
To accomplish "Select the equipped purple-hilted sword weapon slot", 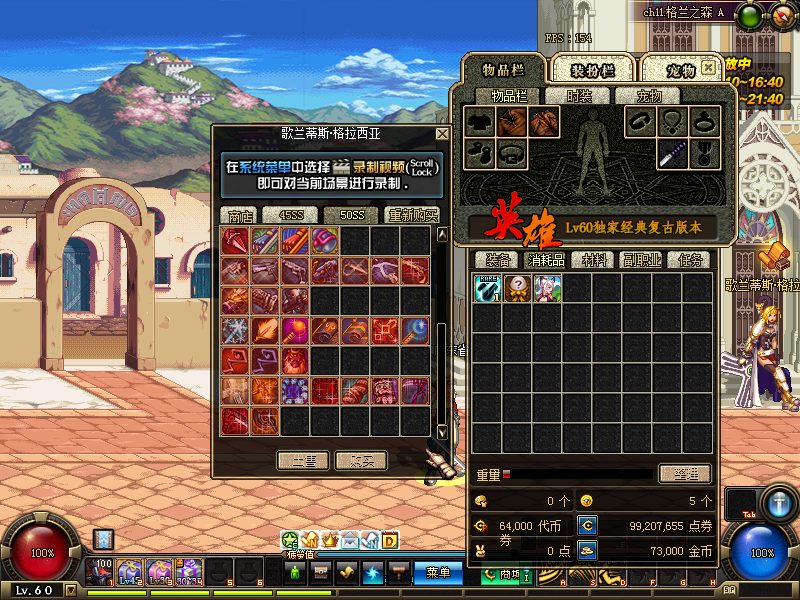I will click(x=672, y=154).
